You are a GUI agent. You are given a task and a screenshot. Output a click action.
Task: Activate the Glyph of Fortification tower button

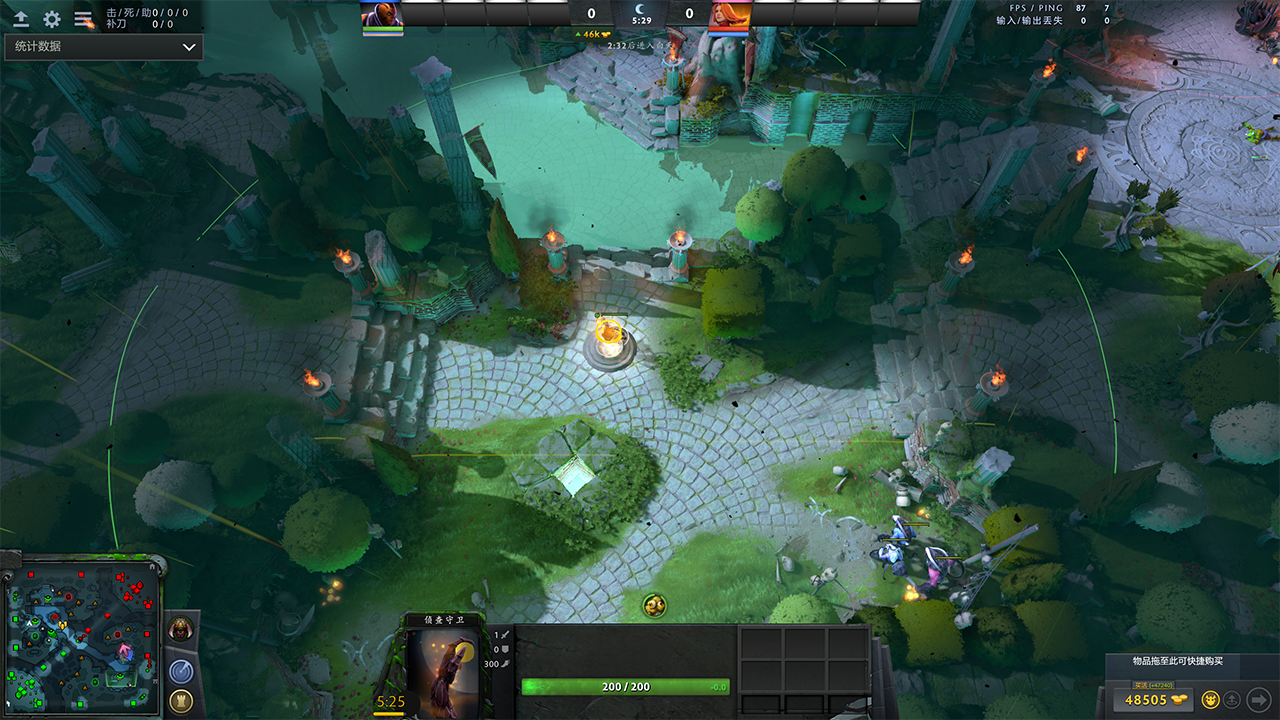tap(181, 700)
